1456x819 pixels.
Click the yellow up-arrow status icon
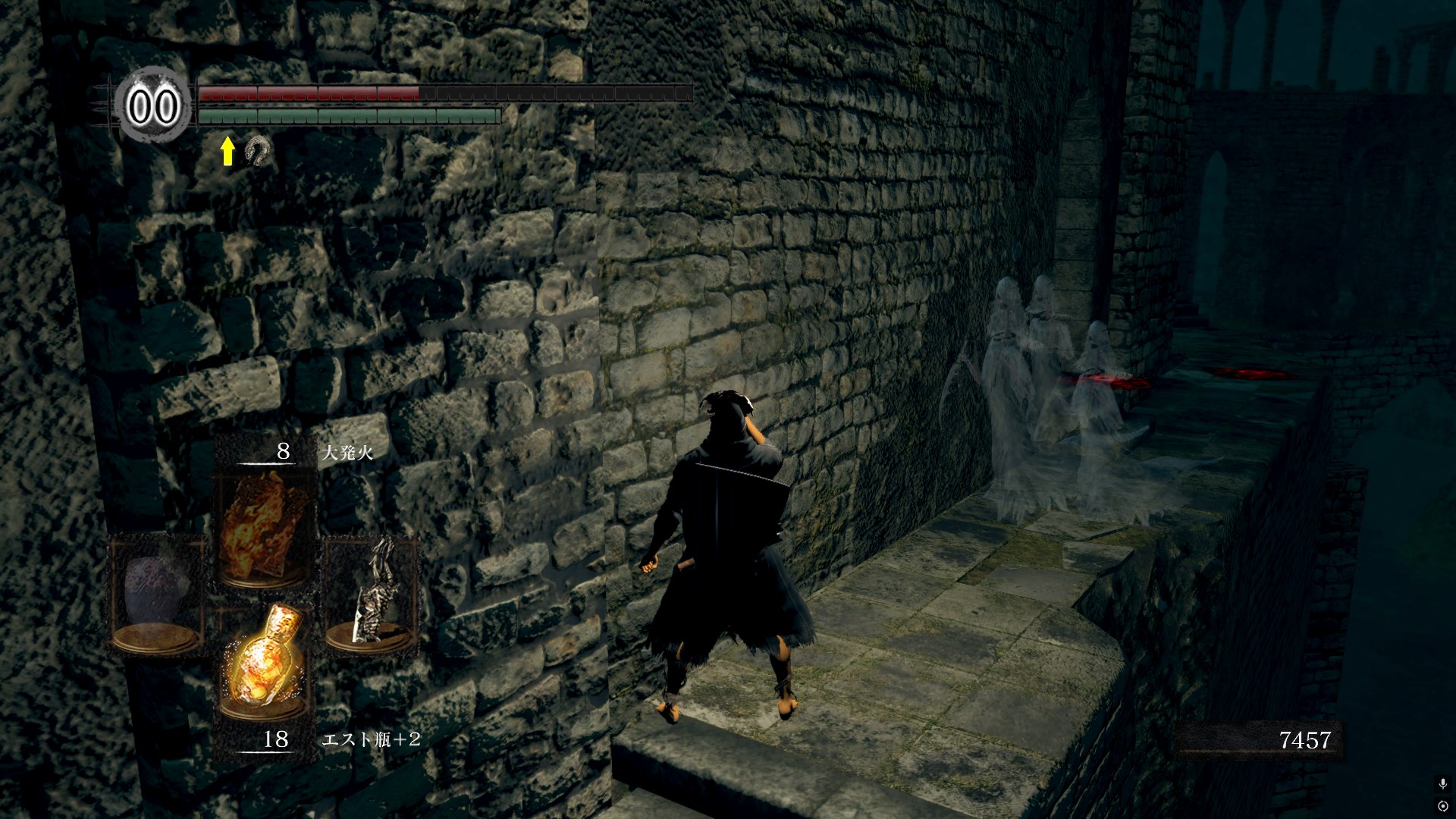point(227,151)
